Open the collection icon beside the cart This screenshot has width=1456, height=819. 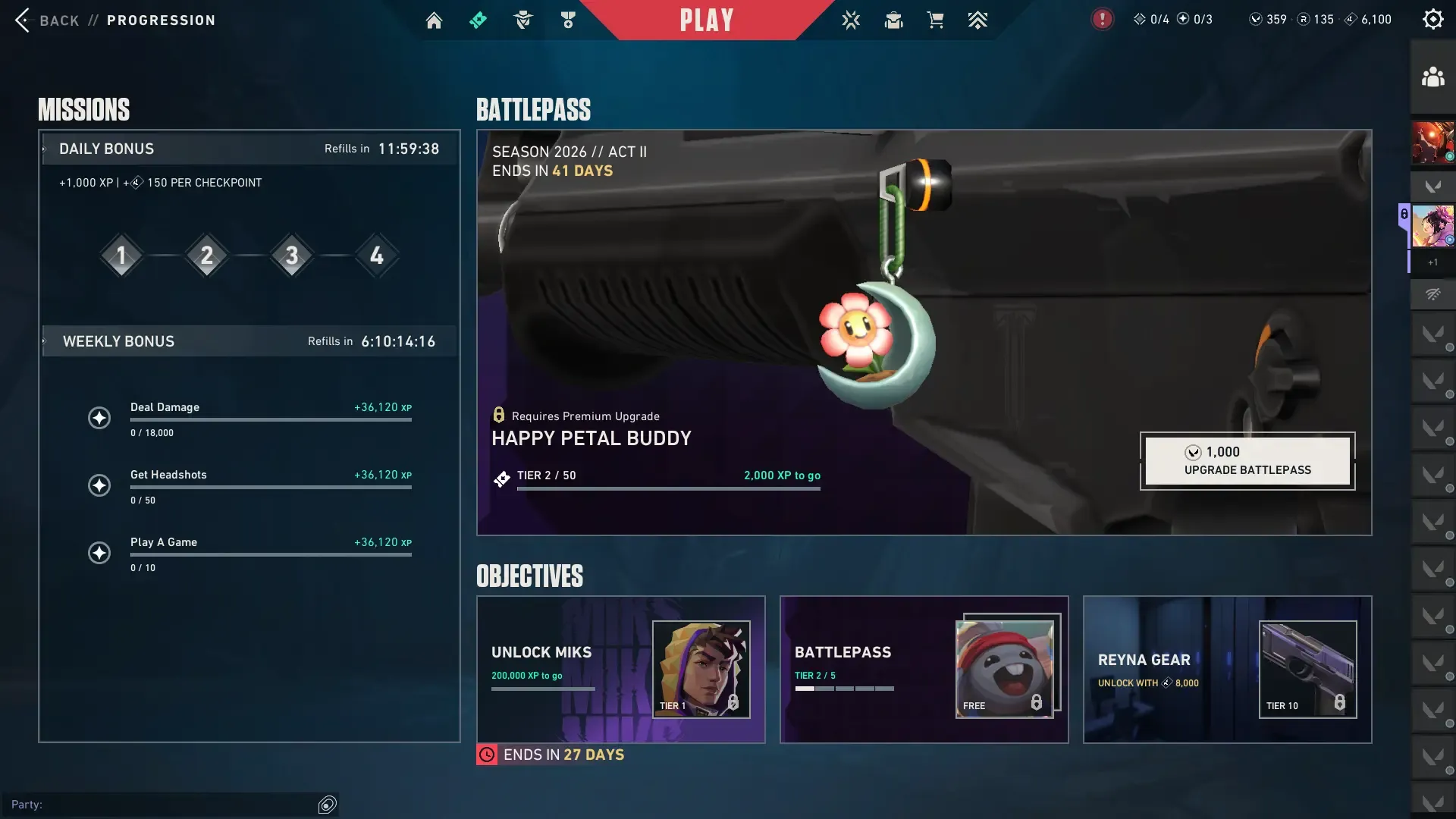tap(893, 20)
